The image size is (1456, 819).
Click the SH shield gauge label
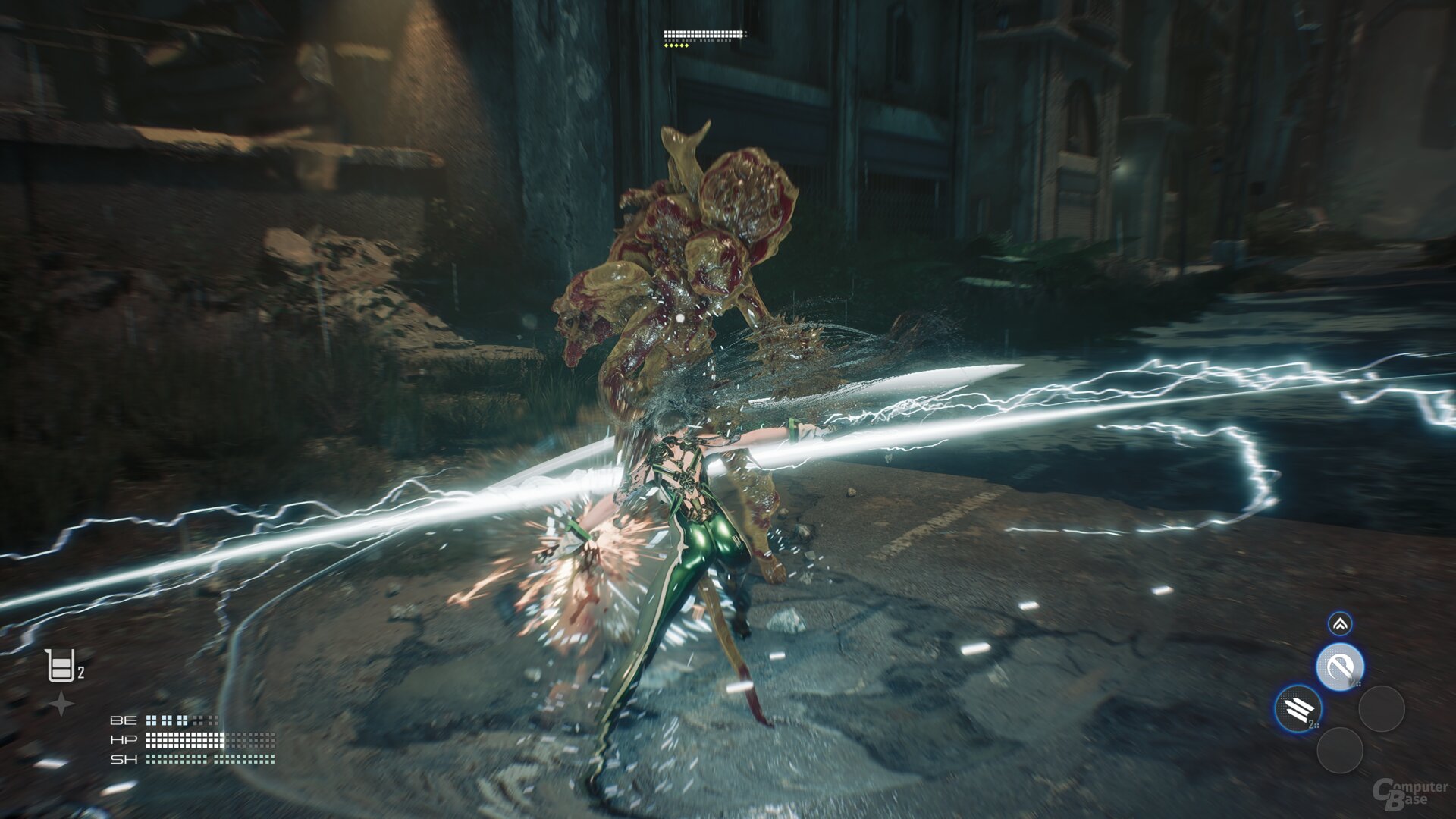(x=124, y=758)
